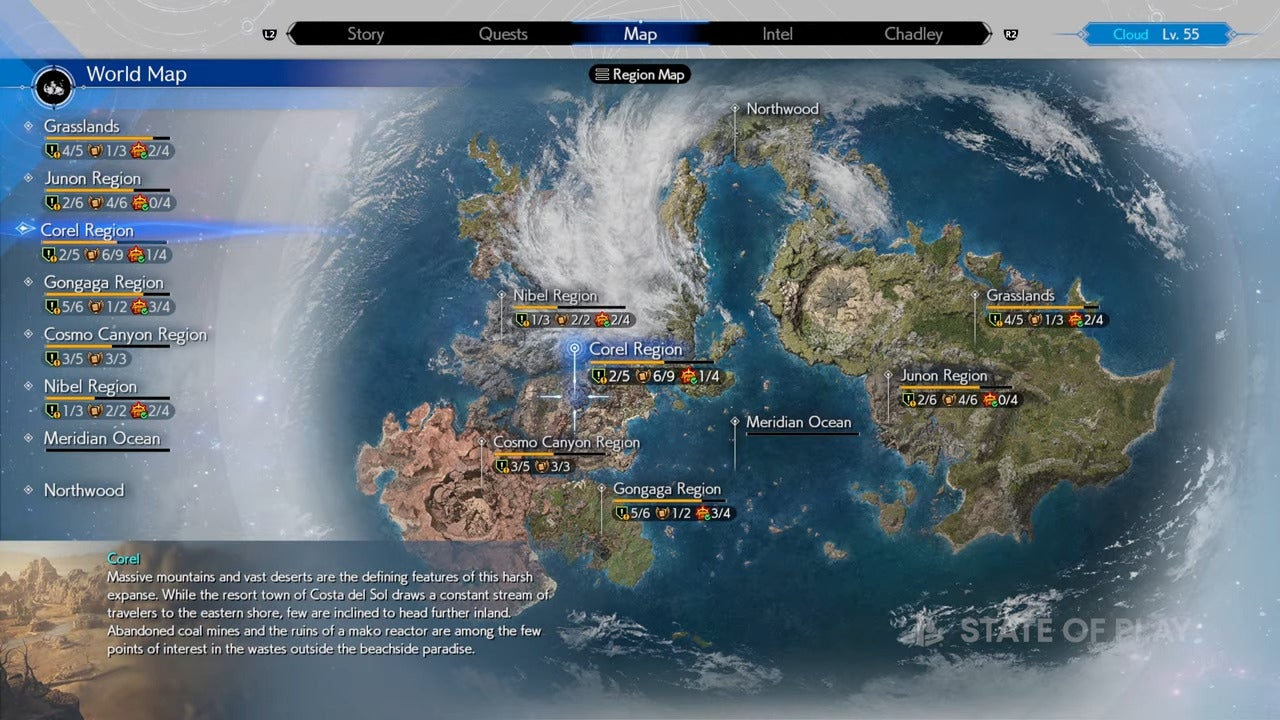The height and width of the screenshot is (720, 1280).
Task: Click the world intel shield icon beside Grasslands
Action: pyautogui.click(x=50, y=151)
